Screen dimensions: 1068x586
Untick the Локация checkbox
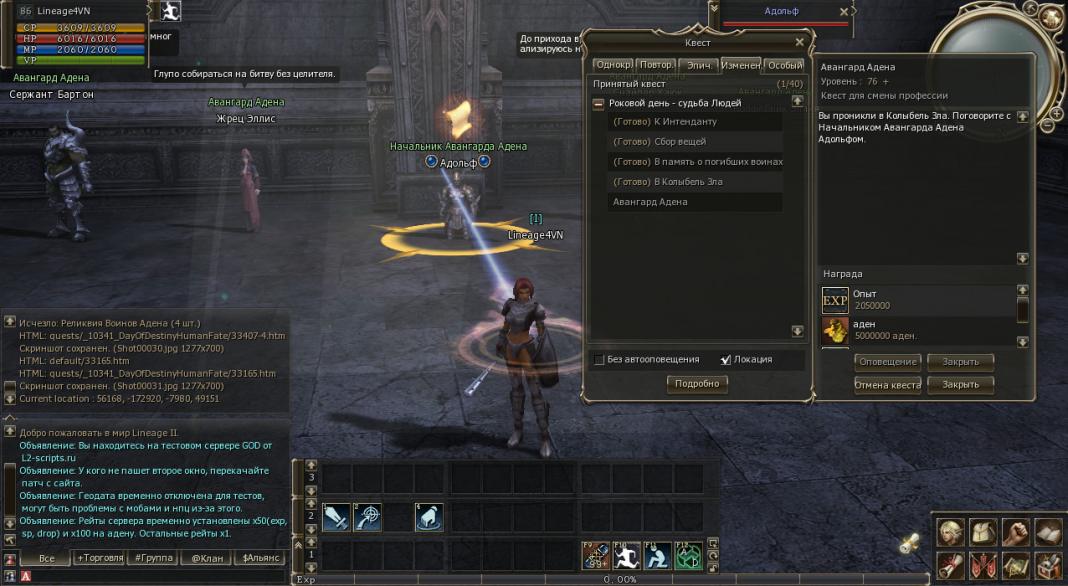click(x=725, y=360)
